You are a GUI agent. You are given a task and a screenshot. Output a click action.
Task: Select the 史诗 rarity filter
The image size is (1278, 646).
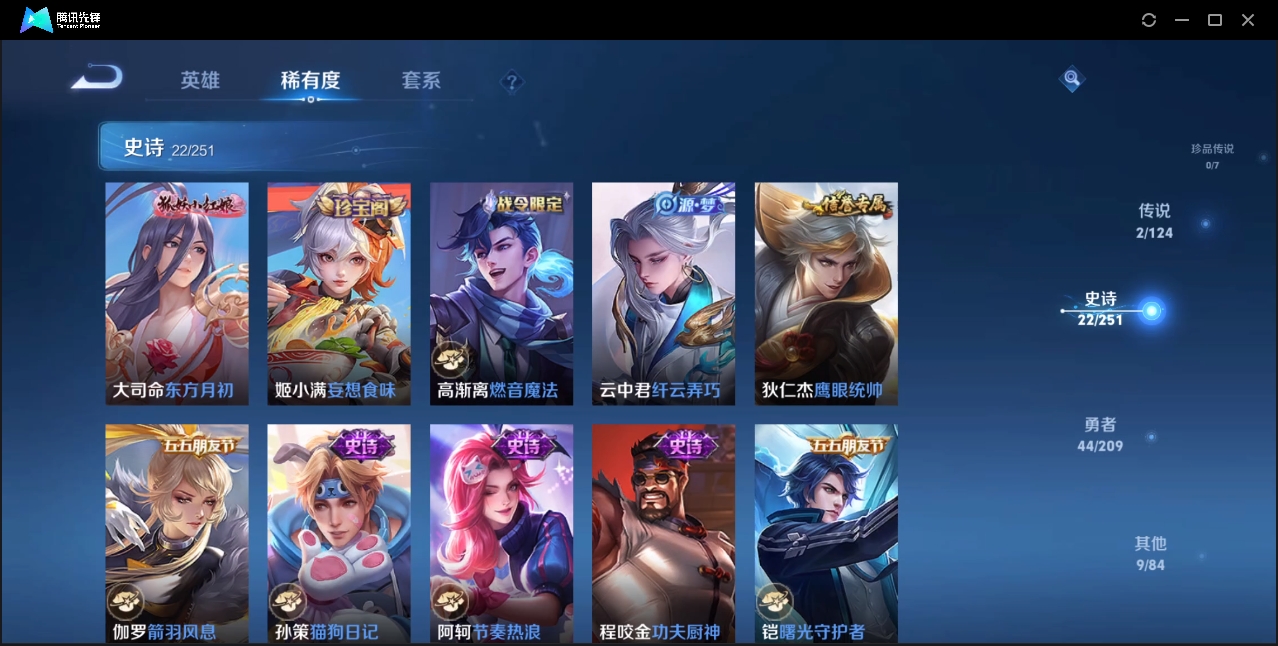point(1101,308)
